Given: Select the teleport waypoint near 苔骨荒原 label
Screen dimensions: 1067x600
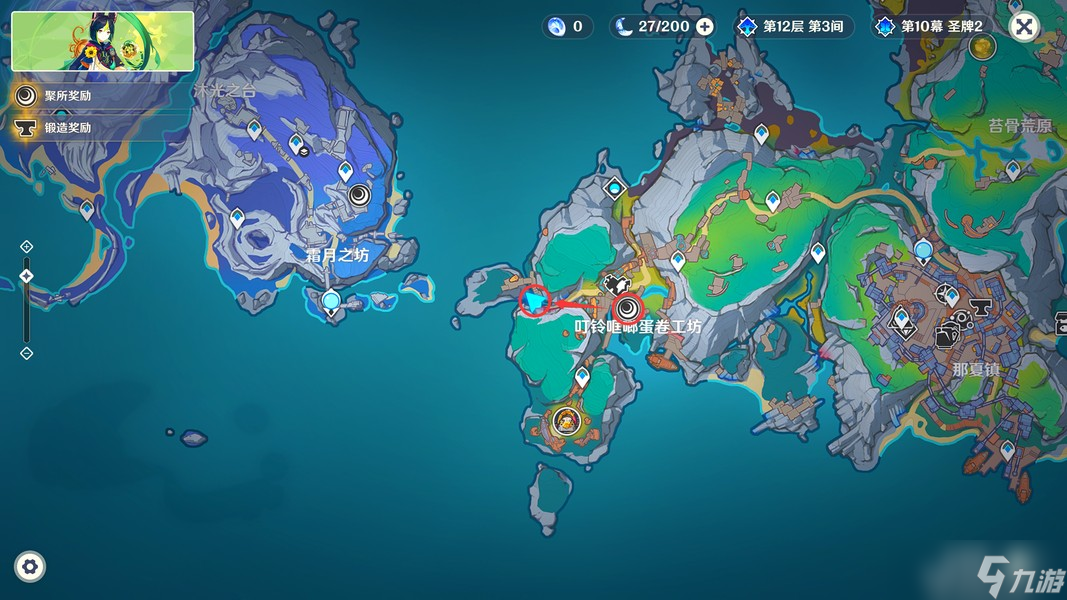Looking at the screenshot, I should coord(1013,170).
